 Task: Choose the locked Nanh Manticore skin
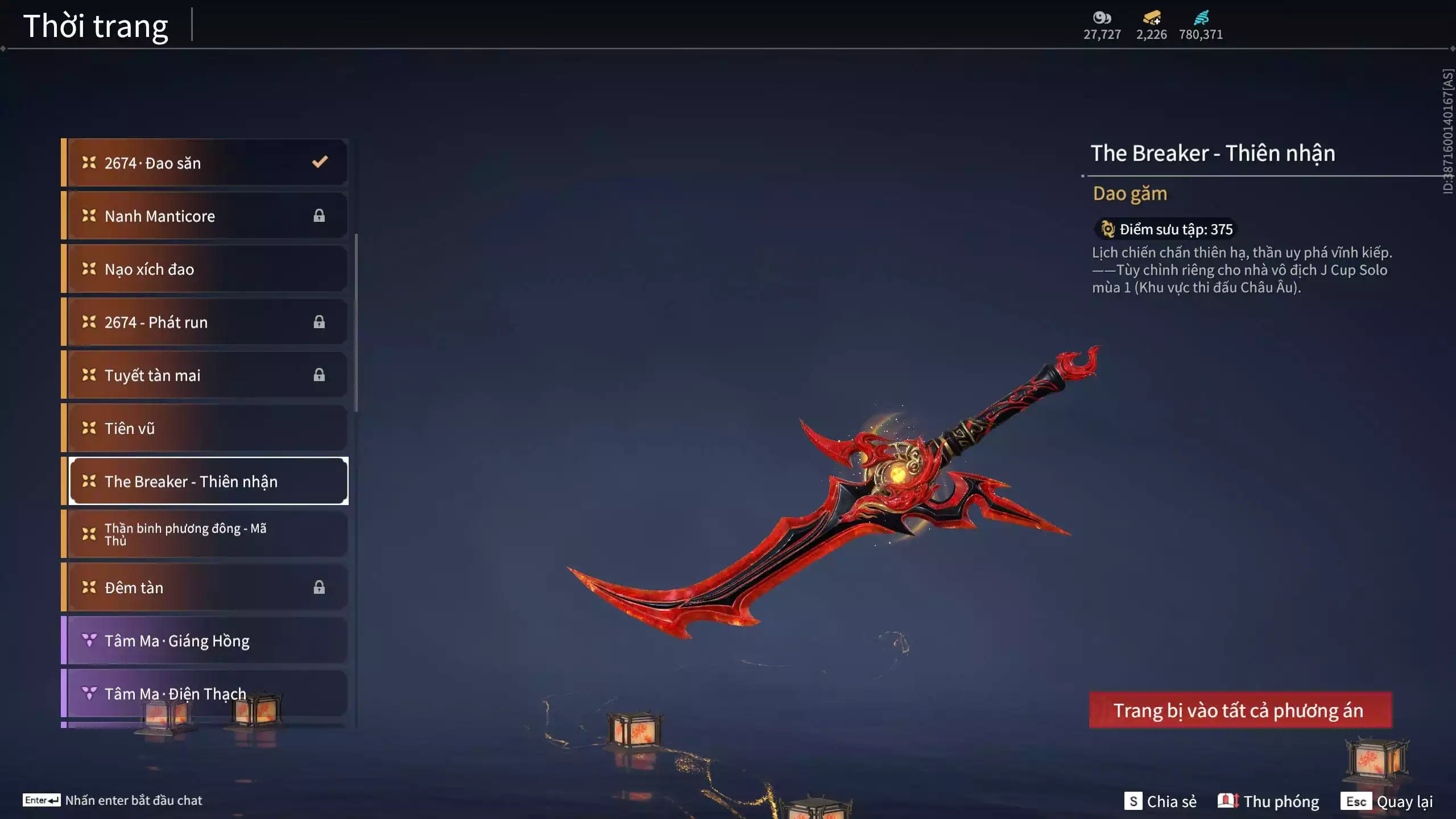[205, 216]
